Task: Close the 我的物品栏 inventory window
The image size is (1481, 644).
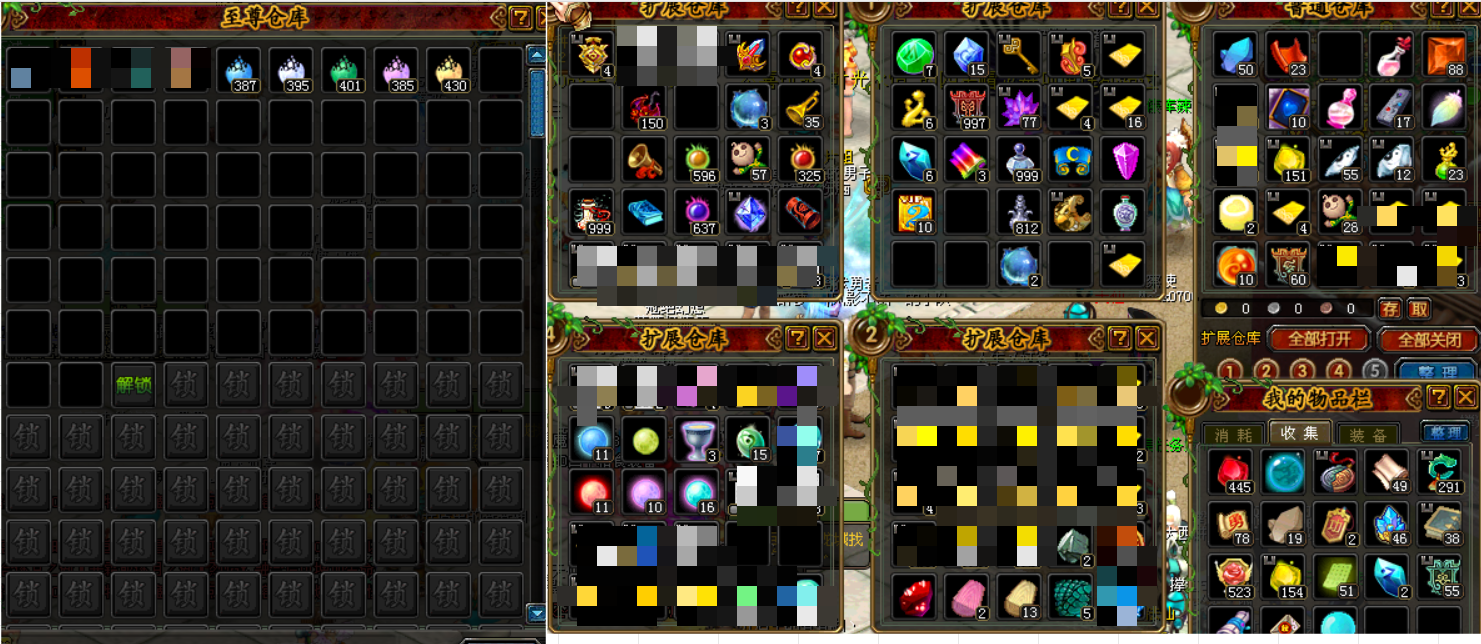Action: point(1466,398)
